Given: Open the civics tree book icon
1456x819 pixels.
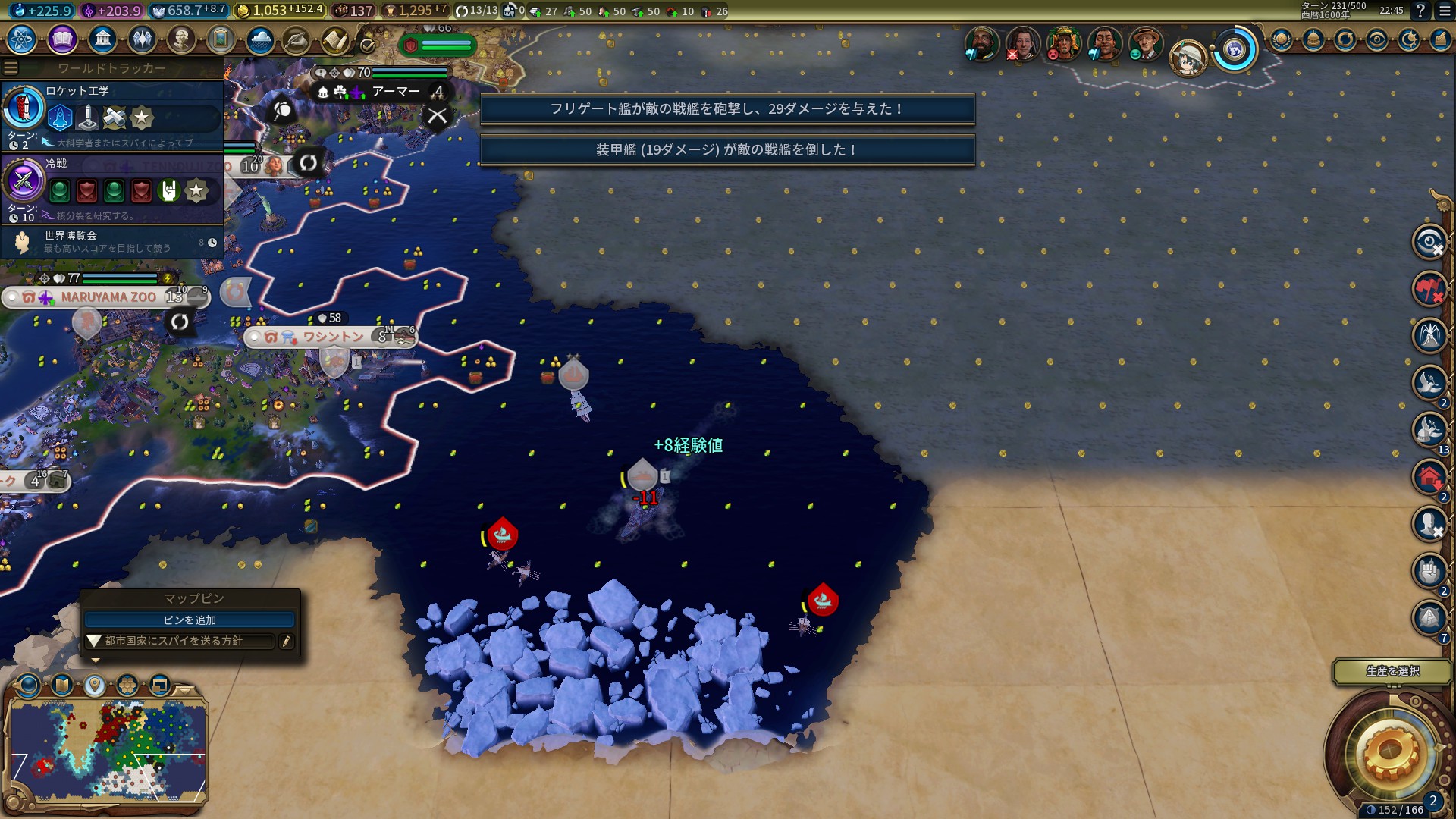Looking at the screenshot, I should coord(62,39).
